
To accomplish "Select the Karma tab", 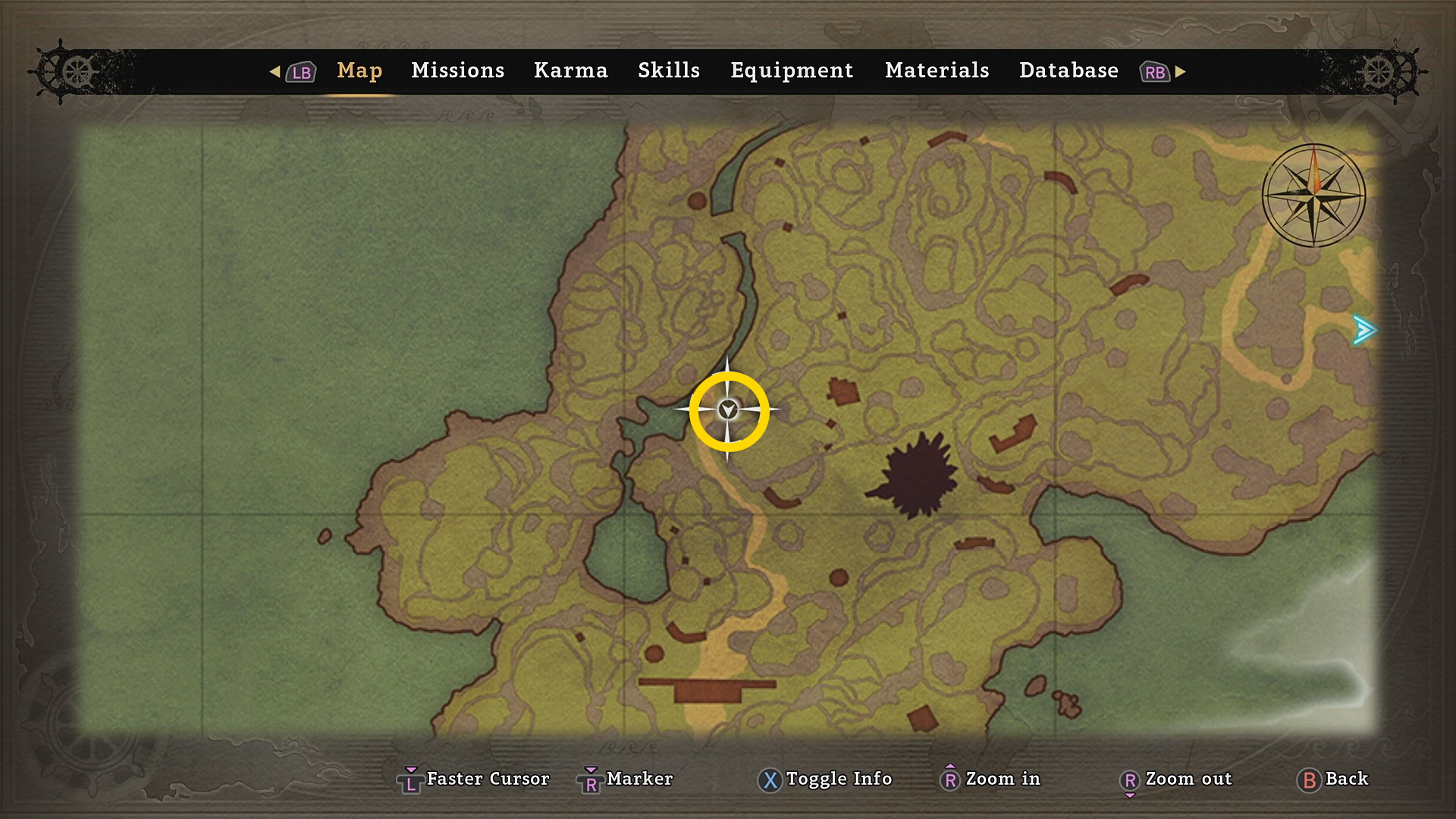I will [570, 71].
